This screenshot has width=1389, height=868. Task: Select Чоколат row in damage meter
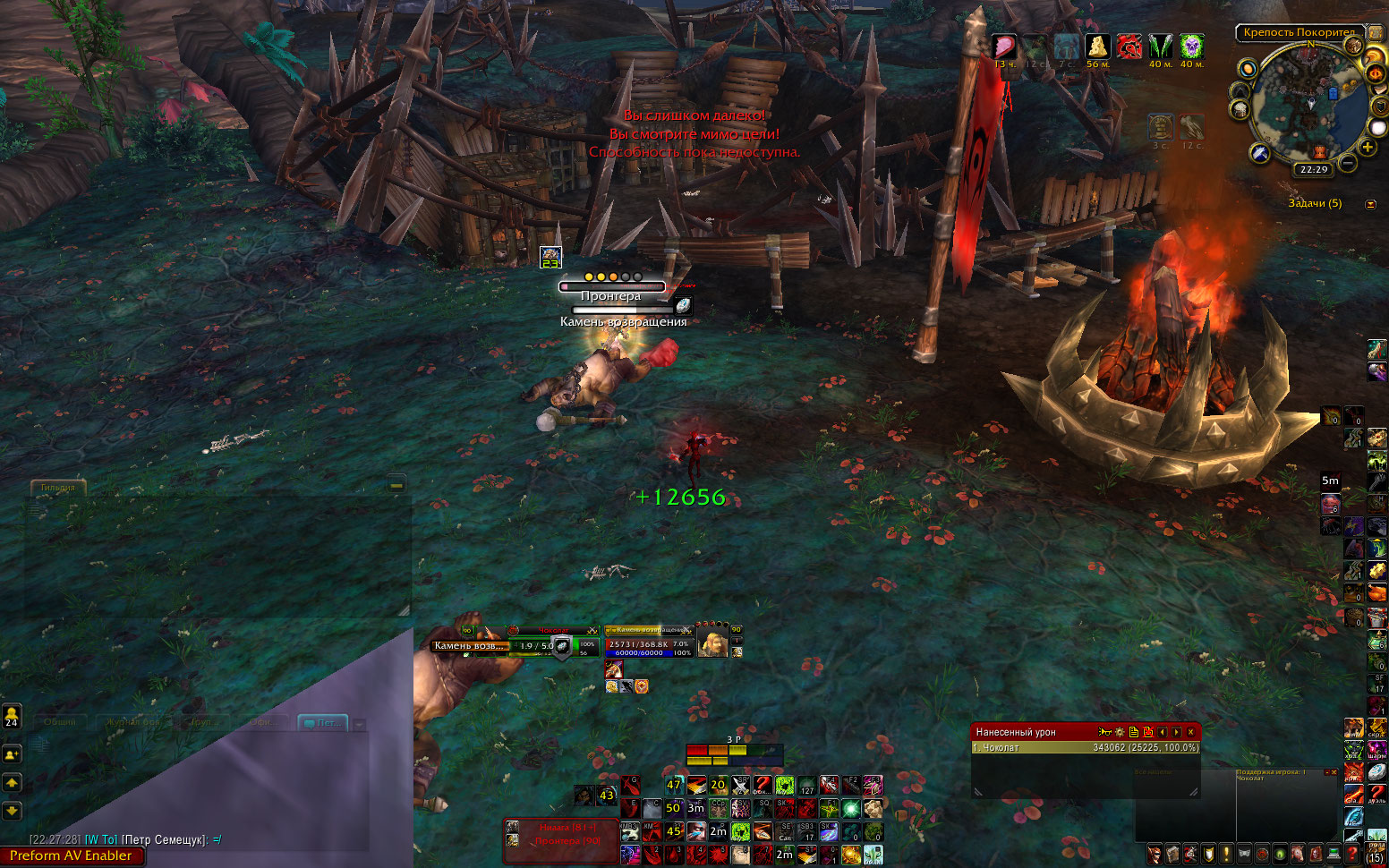[1085, 747]
